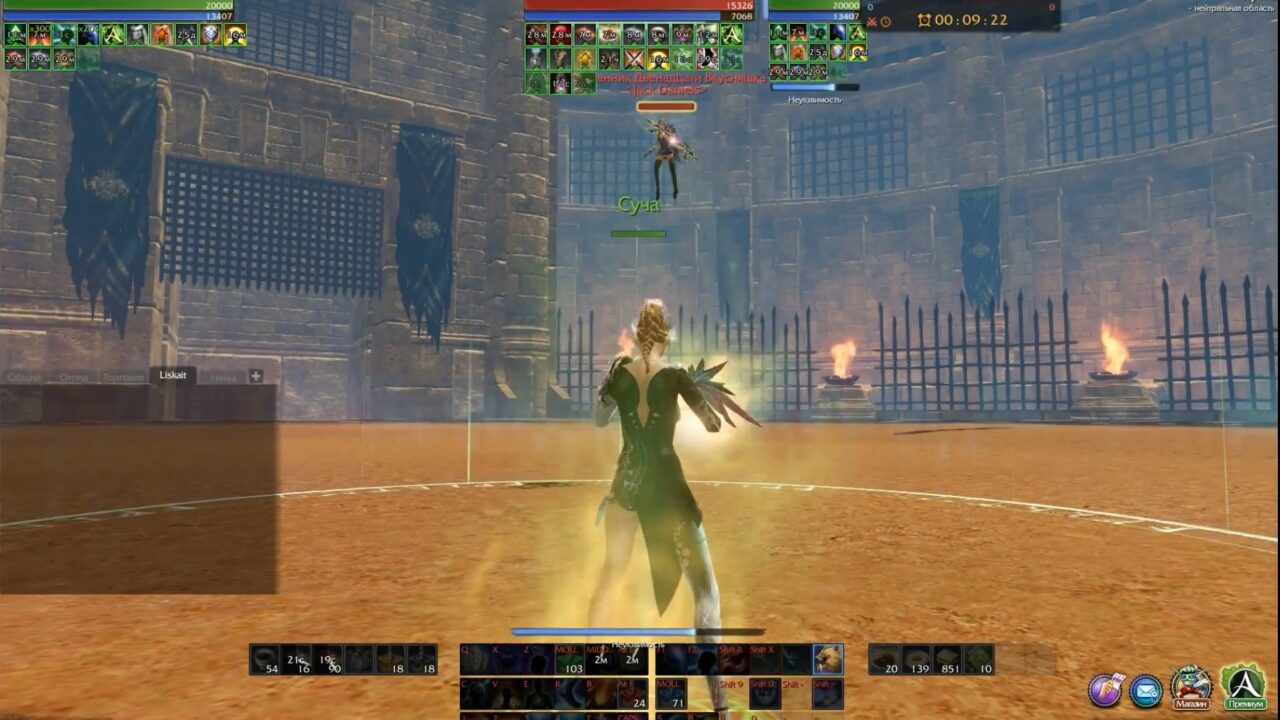
Task: Cancel the 25д duration buff icon
Action: tap(186, 35)
